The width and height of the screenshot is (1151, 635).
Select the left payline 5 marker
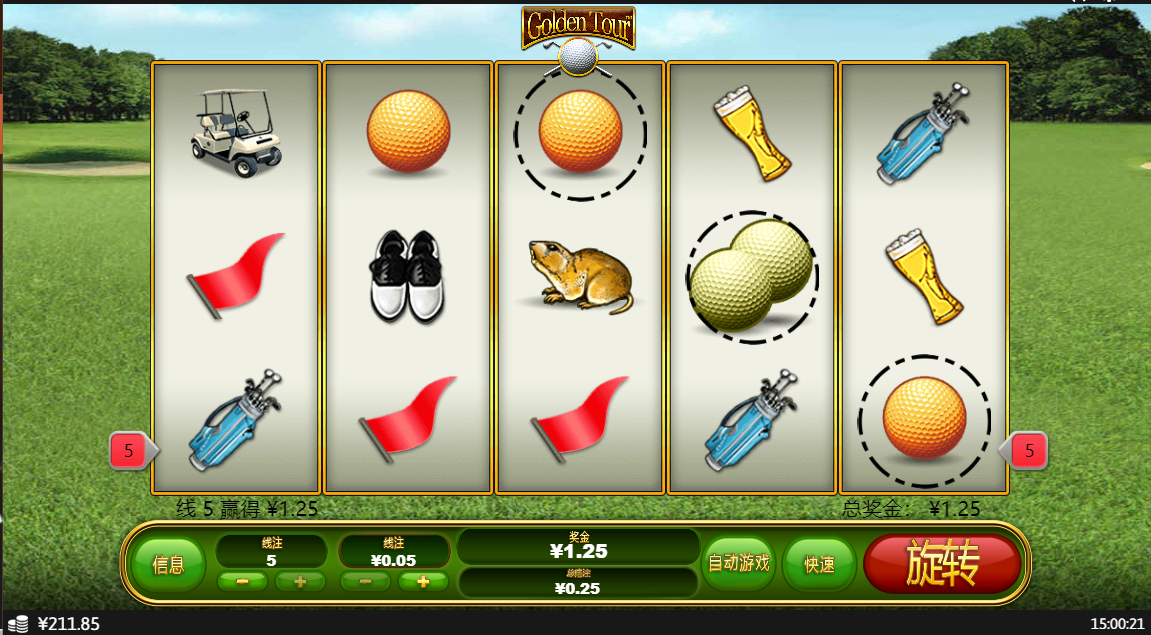129,451
